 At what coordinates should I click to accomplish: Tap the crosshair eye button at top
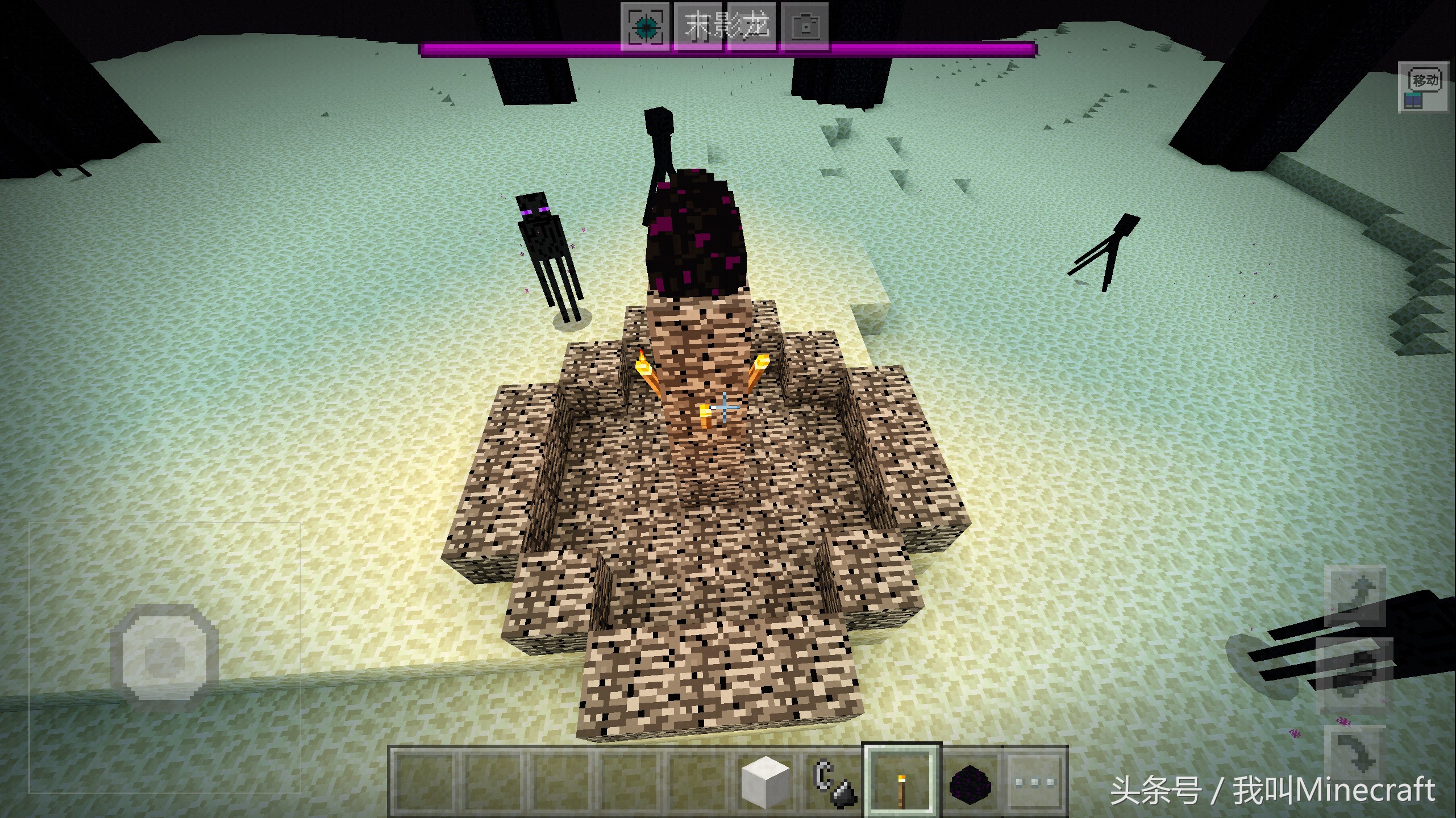coord(646,26)
